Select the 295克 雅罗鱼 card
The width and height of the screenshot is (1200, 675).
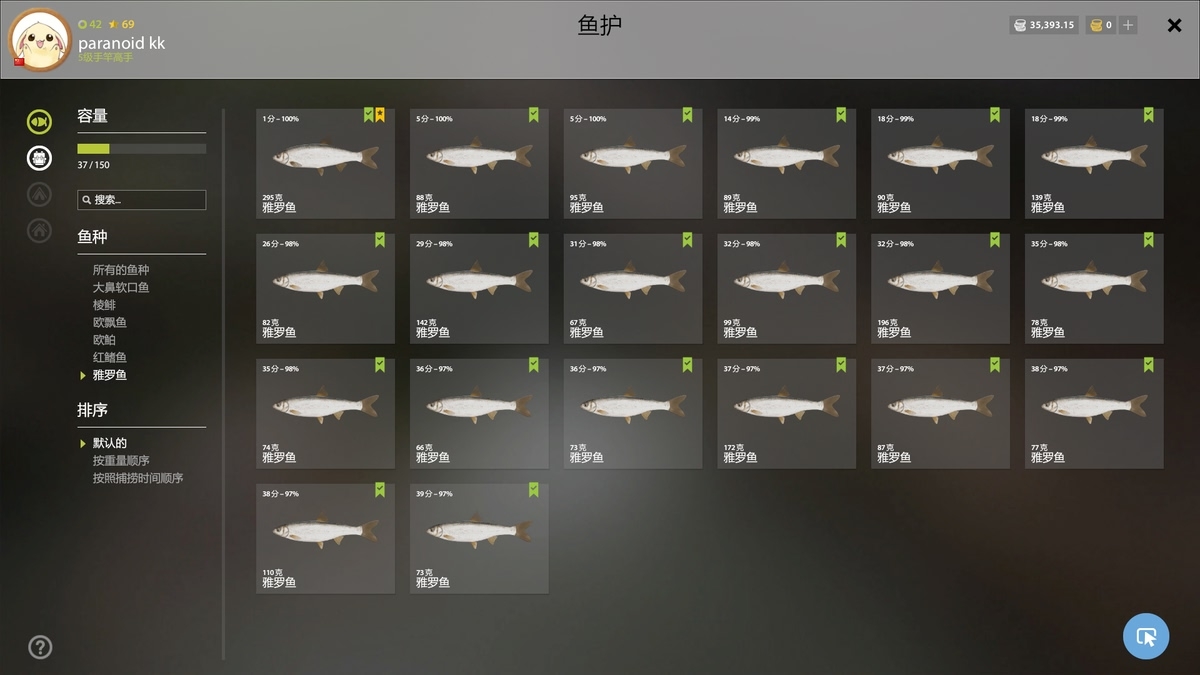click(x=325, y=163)
